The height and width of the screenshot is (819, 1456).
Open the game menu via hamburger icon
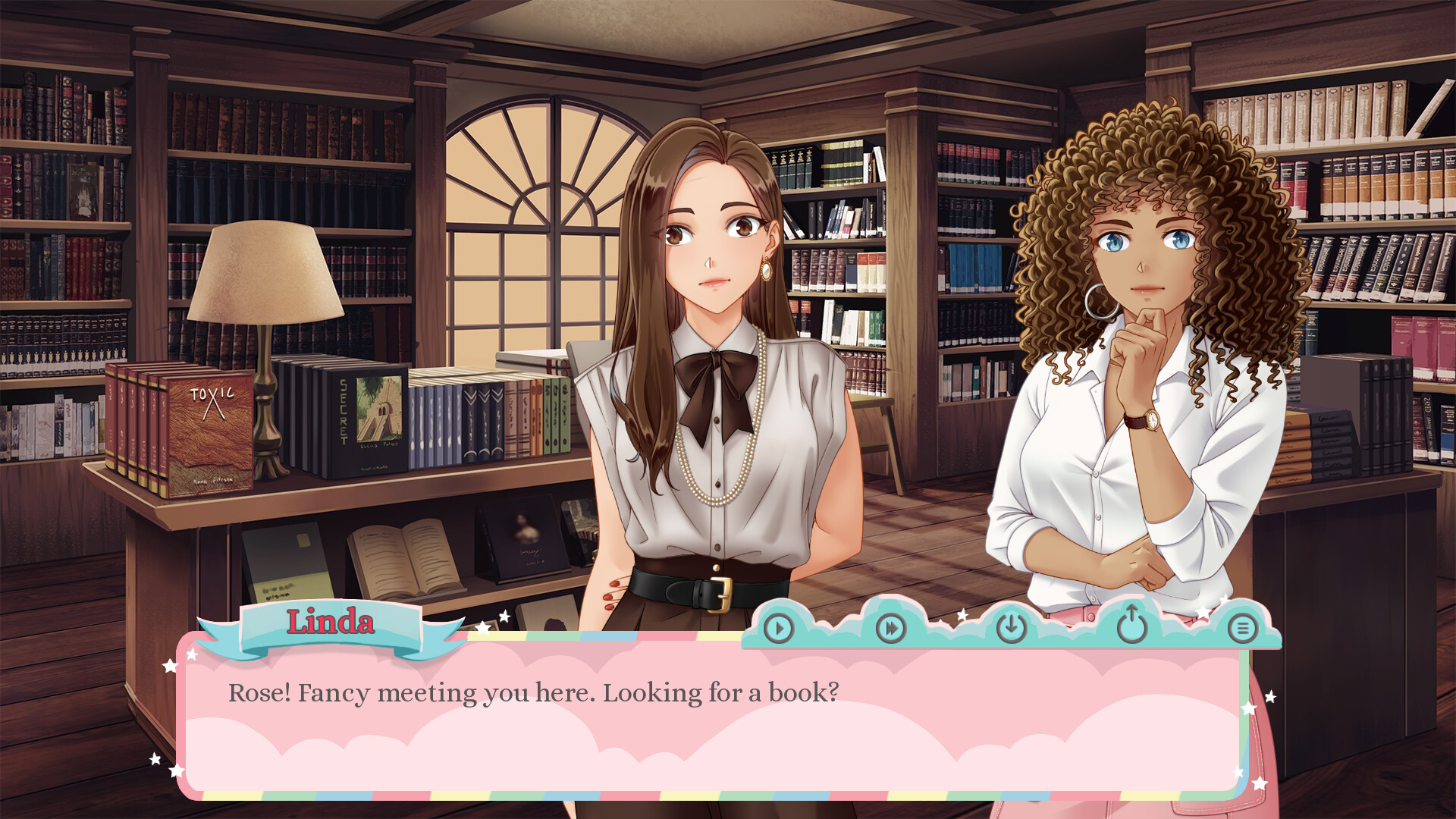(1244, 629)
